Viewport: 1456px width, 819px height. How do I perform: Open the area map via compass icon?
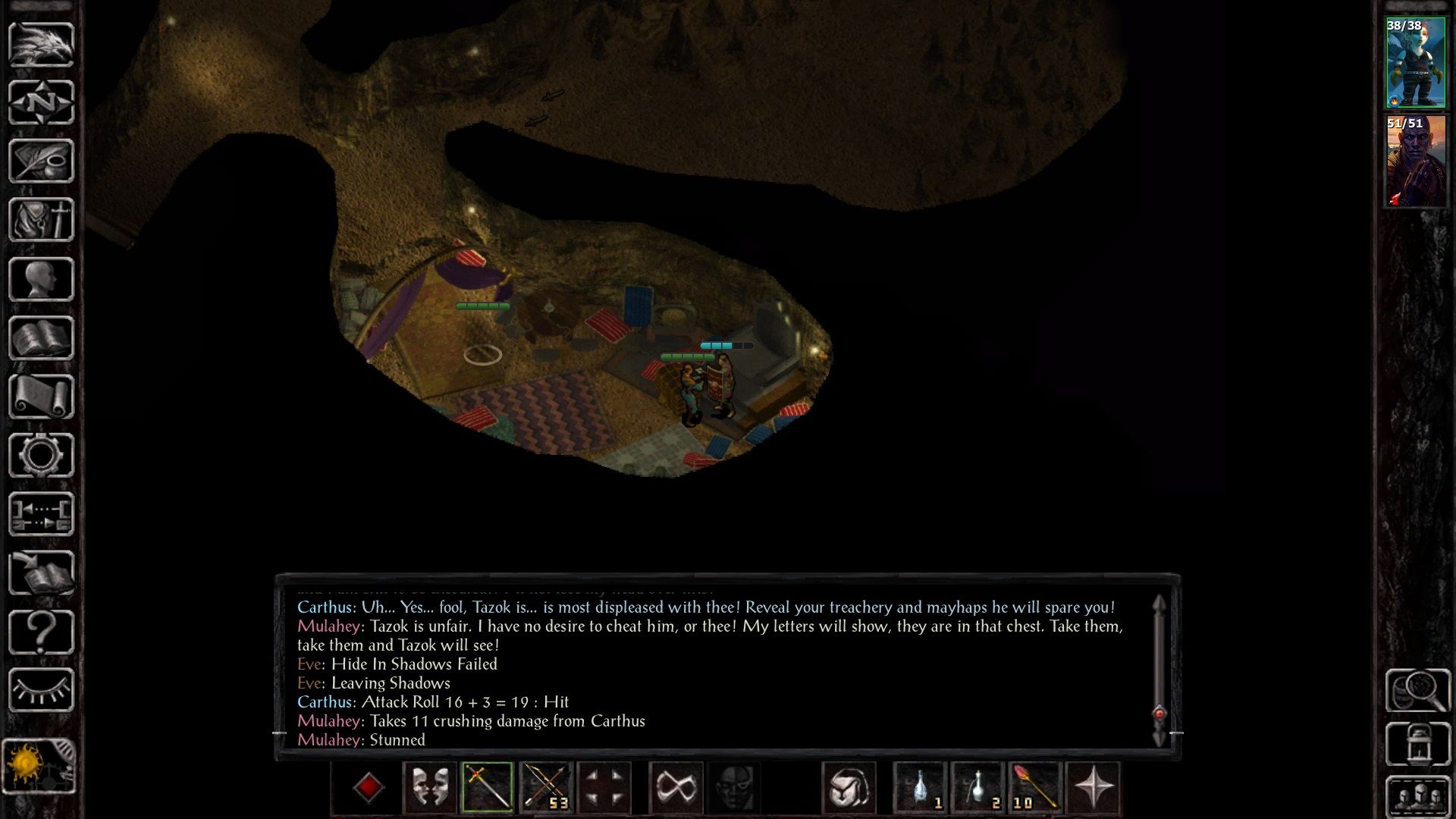[41, 102]
